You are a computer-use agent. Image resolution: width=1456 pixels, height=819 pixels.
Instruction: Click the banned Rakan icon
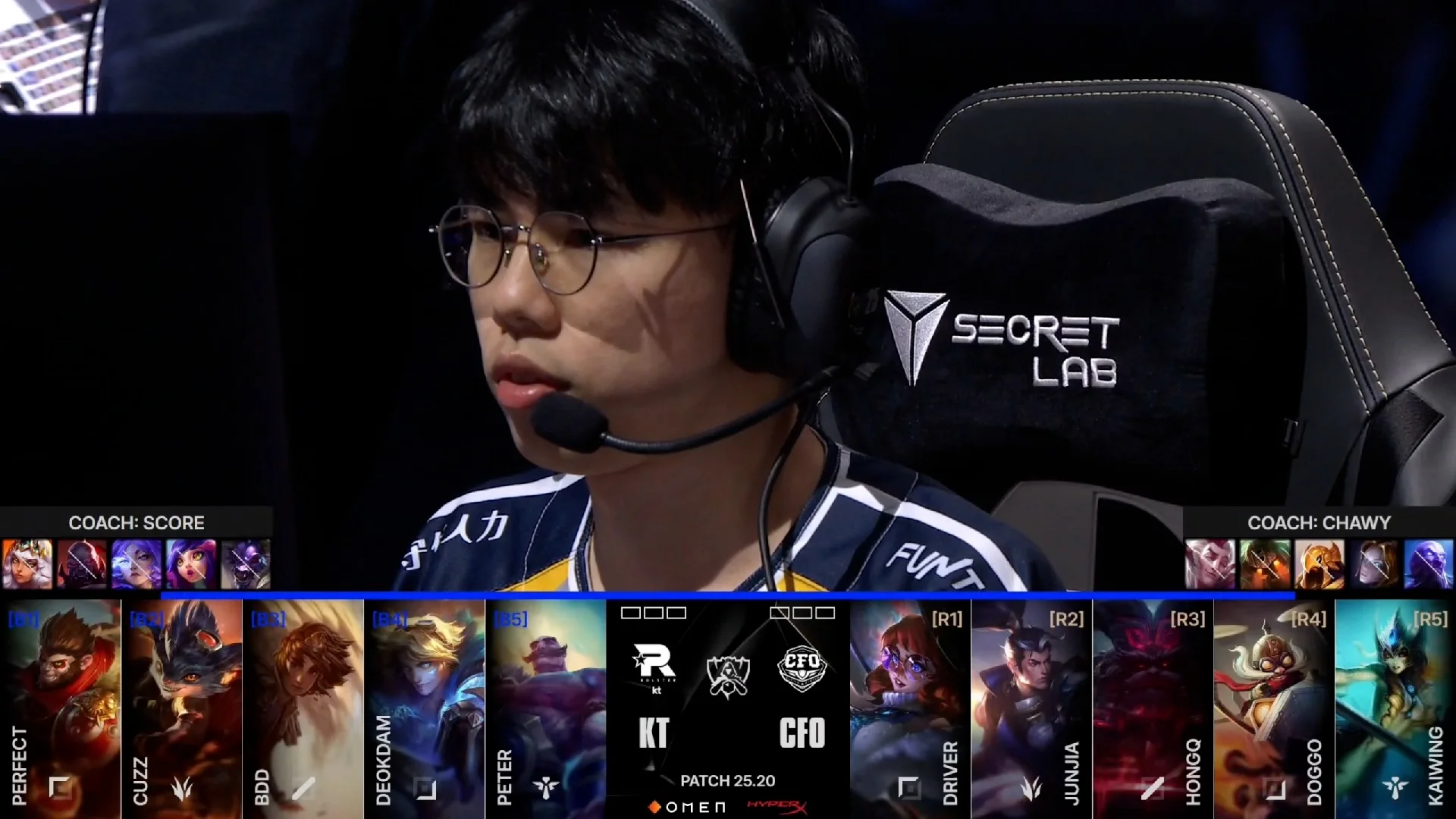tap(1210, 564)
